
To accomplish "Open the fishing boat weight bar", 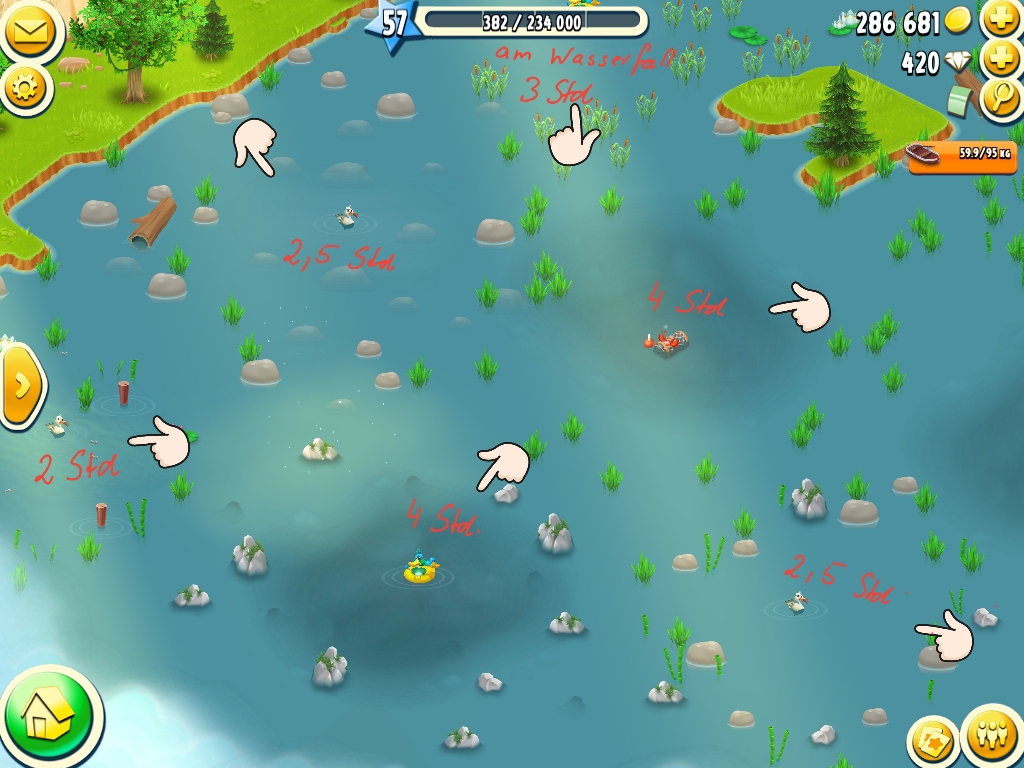I will [x=960, y=155].
